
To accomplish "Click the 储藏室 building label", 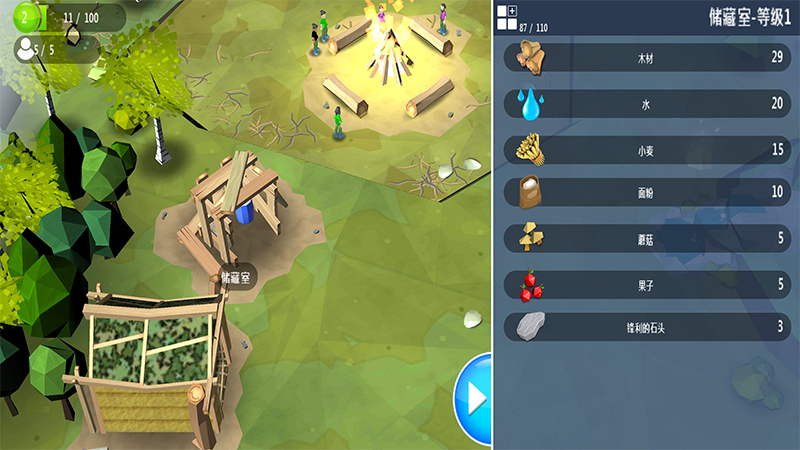I will [236, 275].
